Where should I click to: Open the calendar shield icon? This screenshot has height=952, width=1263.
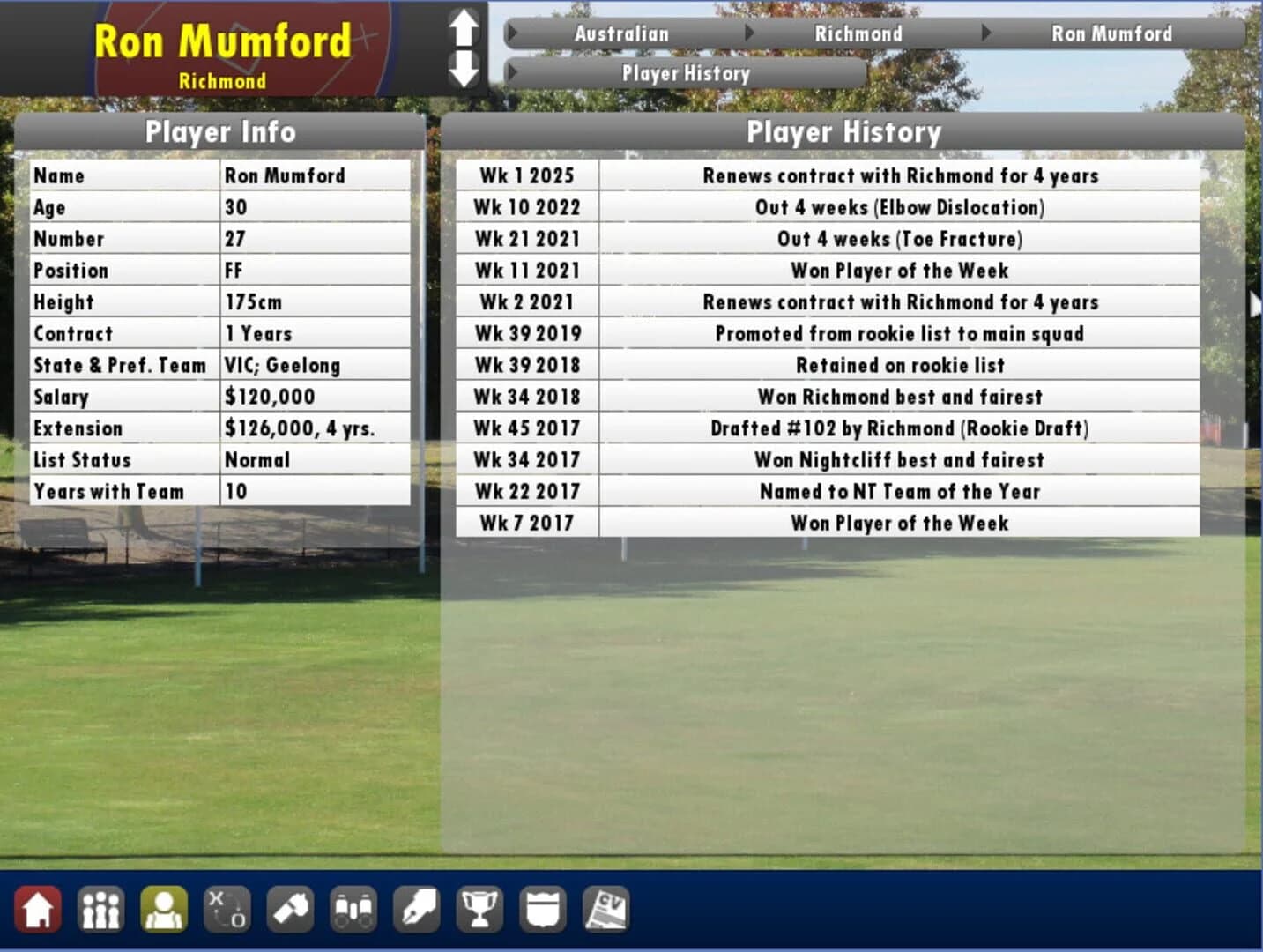click(543, 908)
